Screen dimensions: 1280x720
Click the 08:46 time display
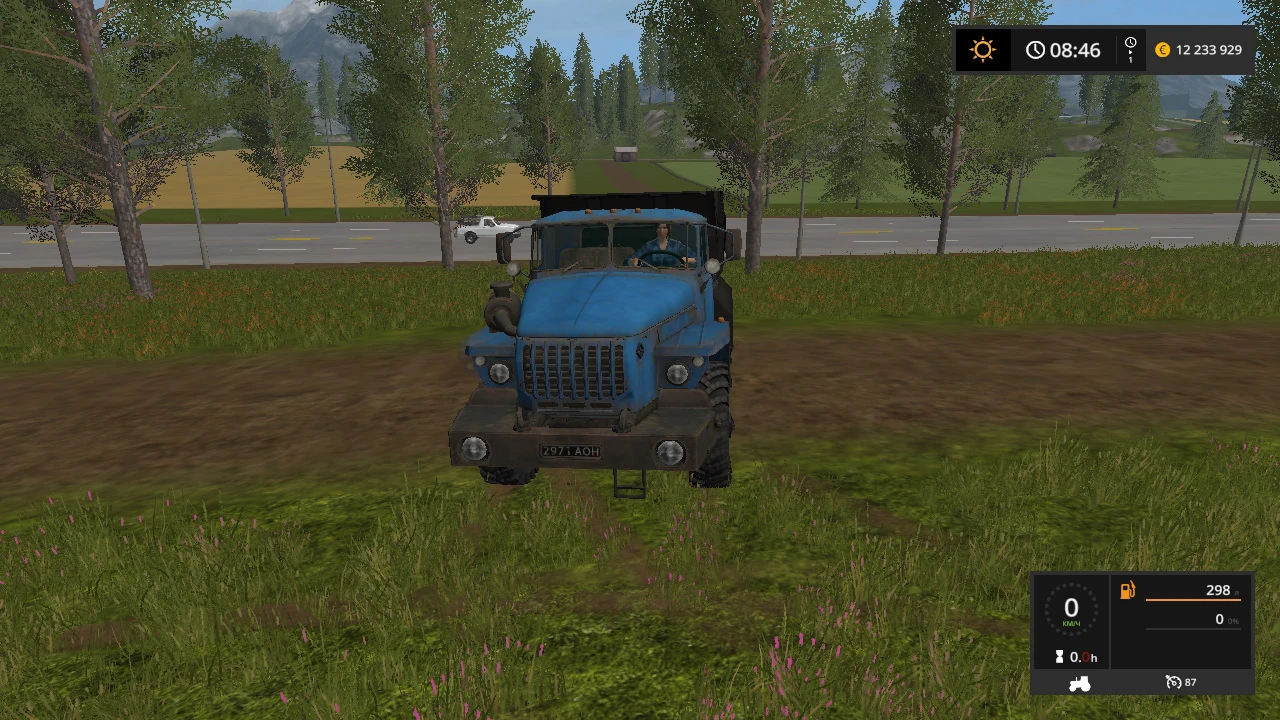point(1075,50)
